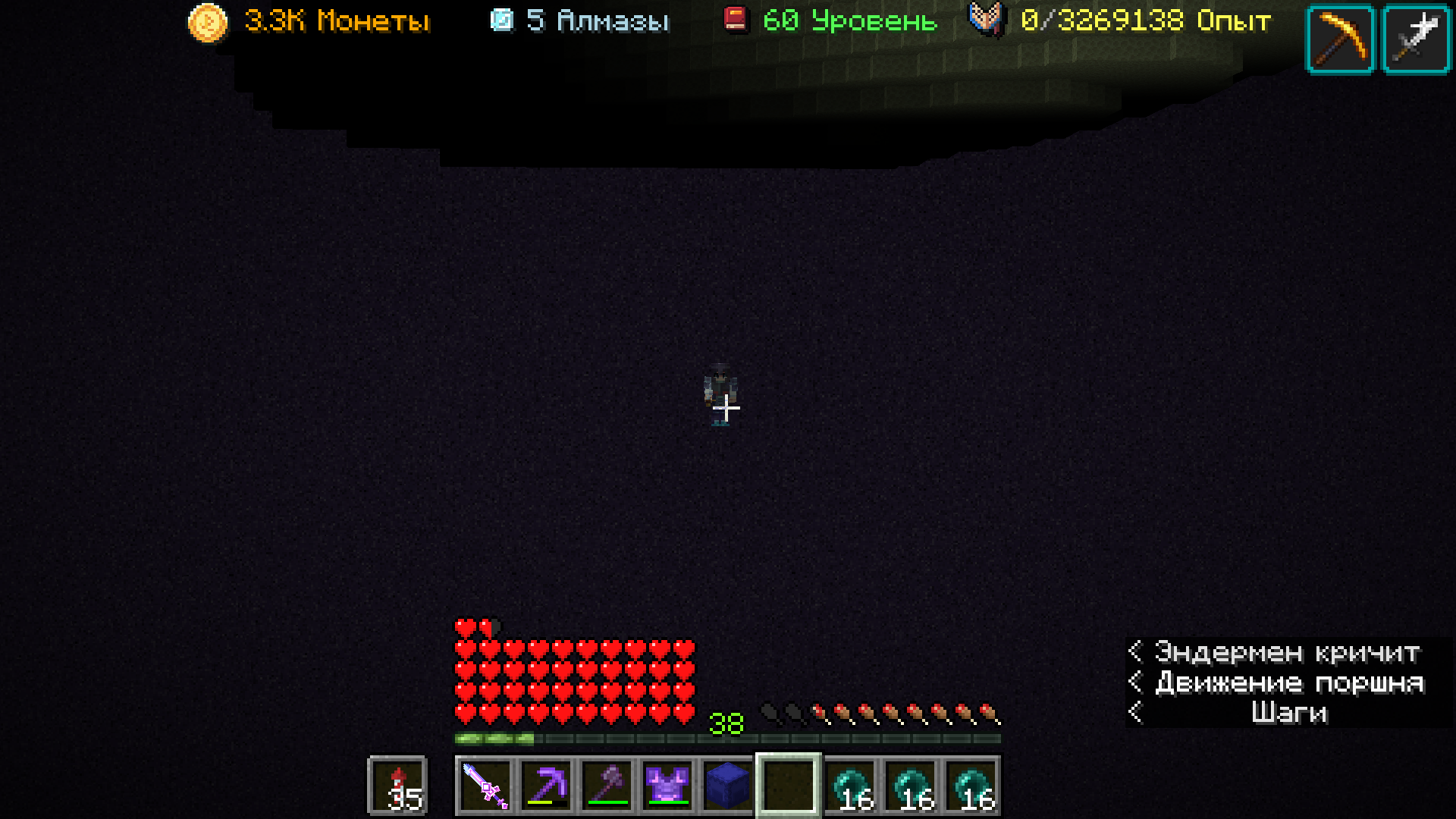Activate the golden pickaxe icon
The width and height of the screenshot is (1456, 819).
pos(1341,39)
